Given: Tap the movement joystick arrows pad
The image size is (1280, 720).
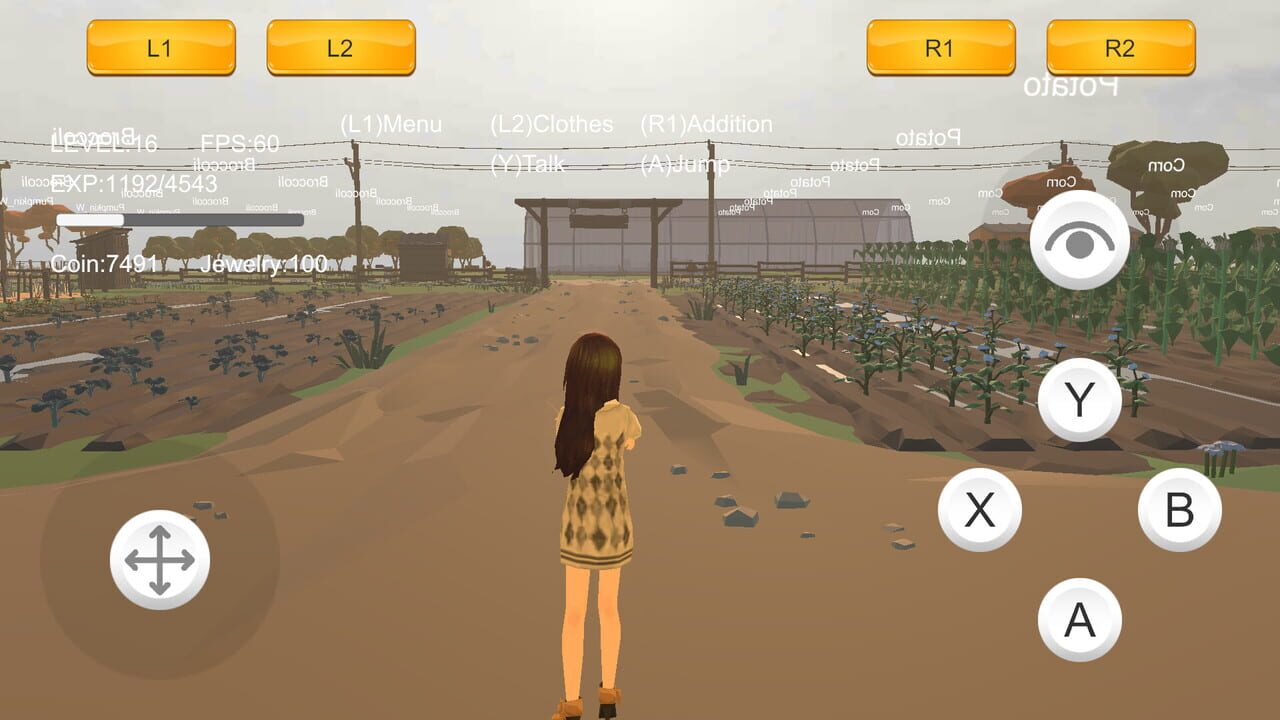Looking at the screenshot, I should pos(162,560).
